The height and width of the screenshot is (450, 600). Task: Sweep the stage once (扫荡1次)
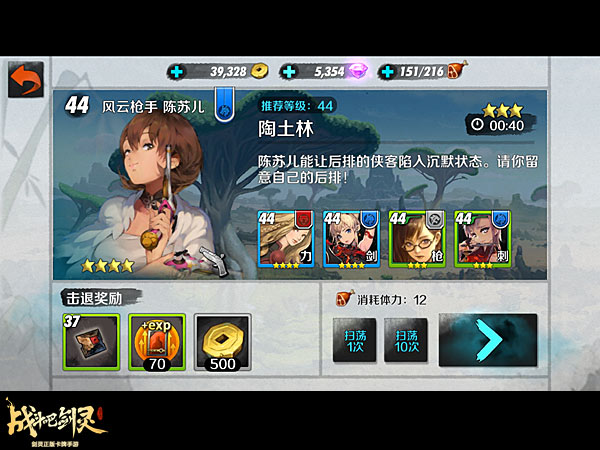354,340
